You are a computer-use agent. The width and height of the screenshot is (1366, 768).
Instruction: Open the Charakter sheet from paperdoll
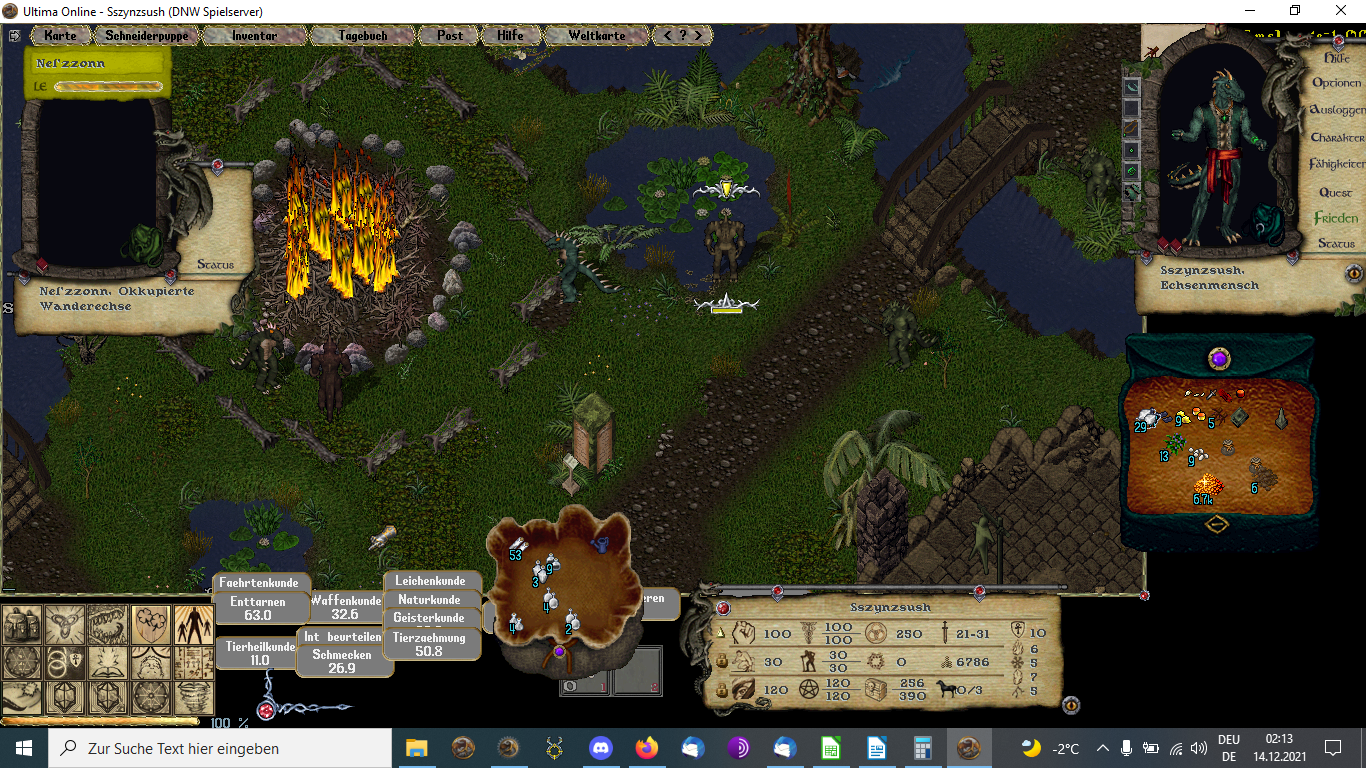pos(1336,137)
